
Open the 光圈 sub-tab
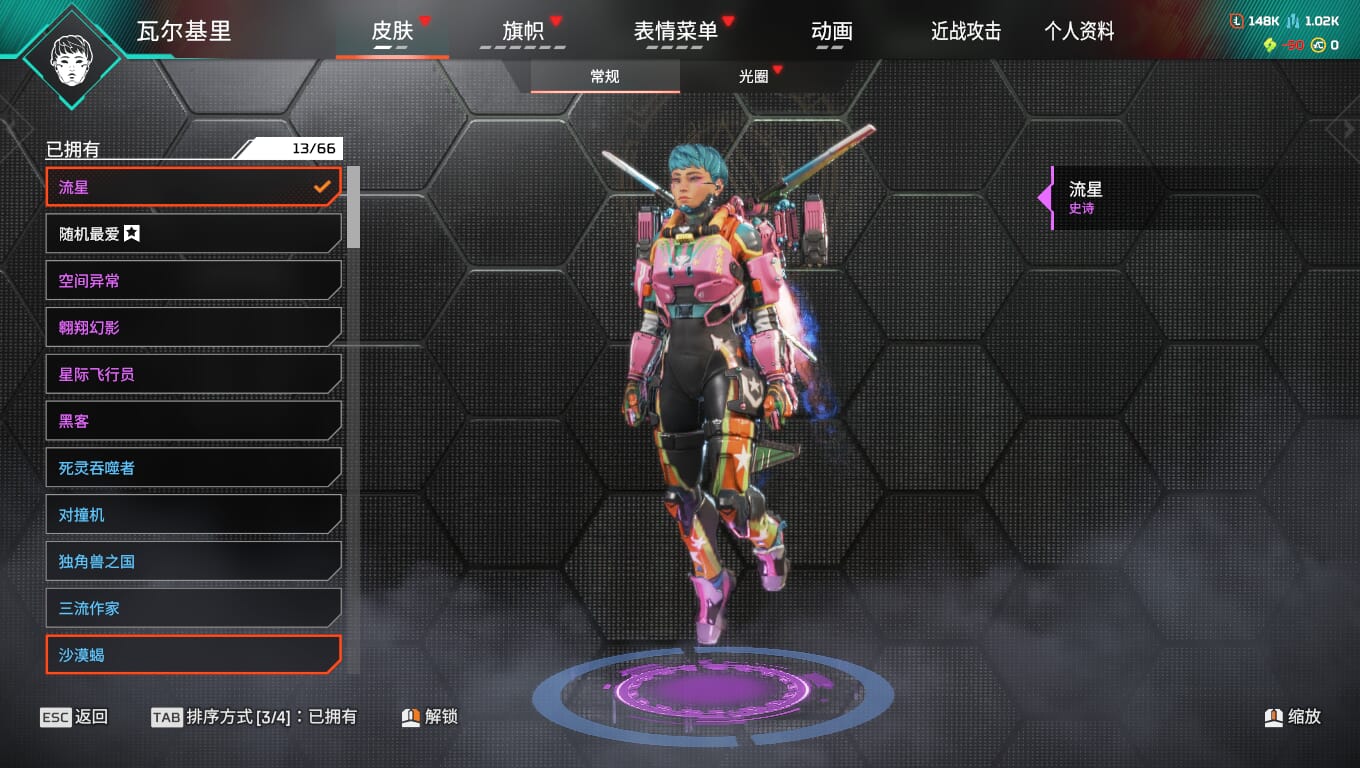[x=753, y=76]
